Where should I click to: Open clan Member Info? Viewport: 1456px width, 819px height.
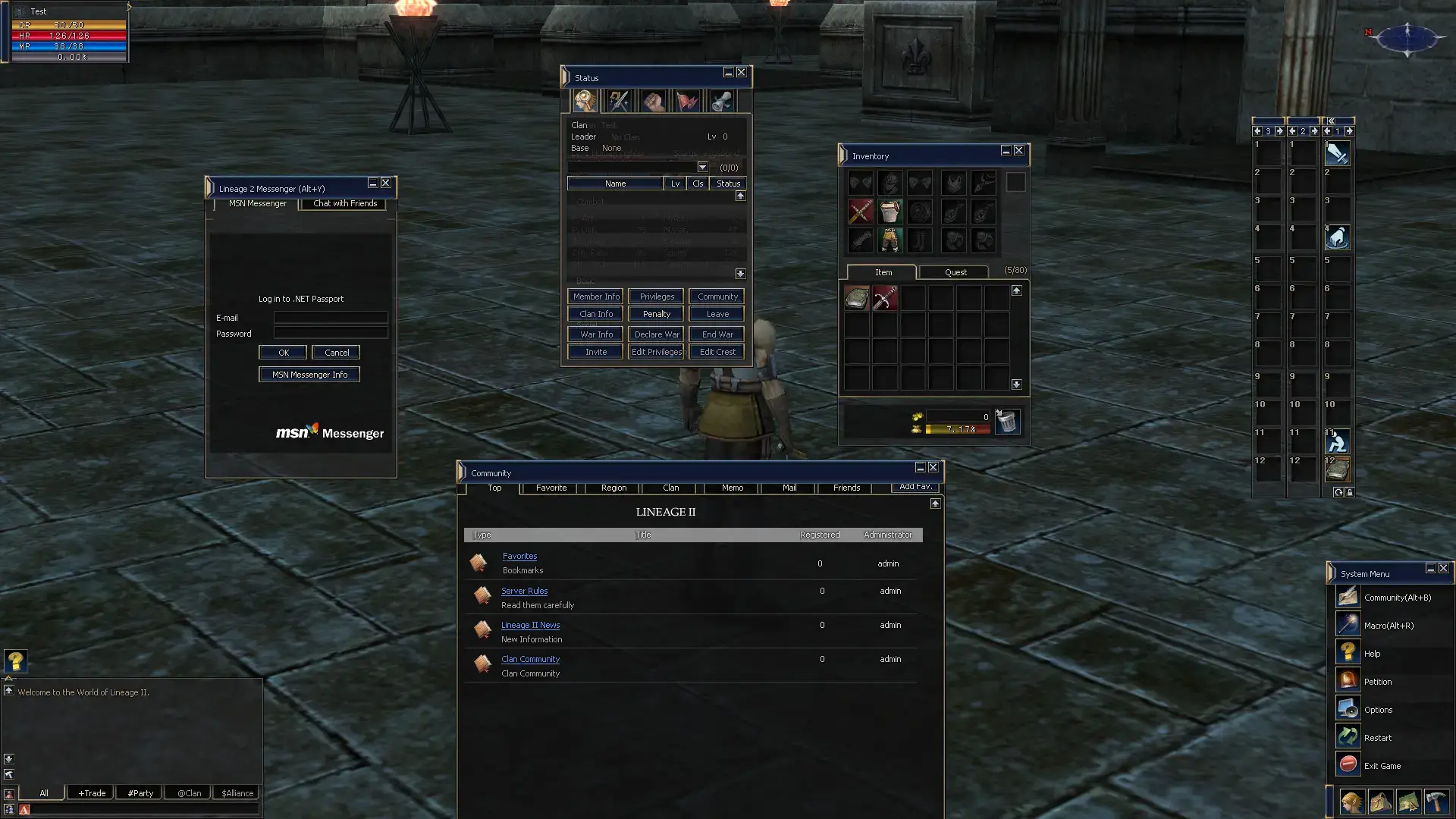(596, 297)
